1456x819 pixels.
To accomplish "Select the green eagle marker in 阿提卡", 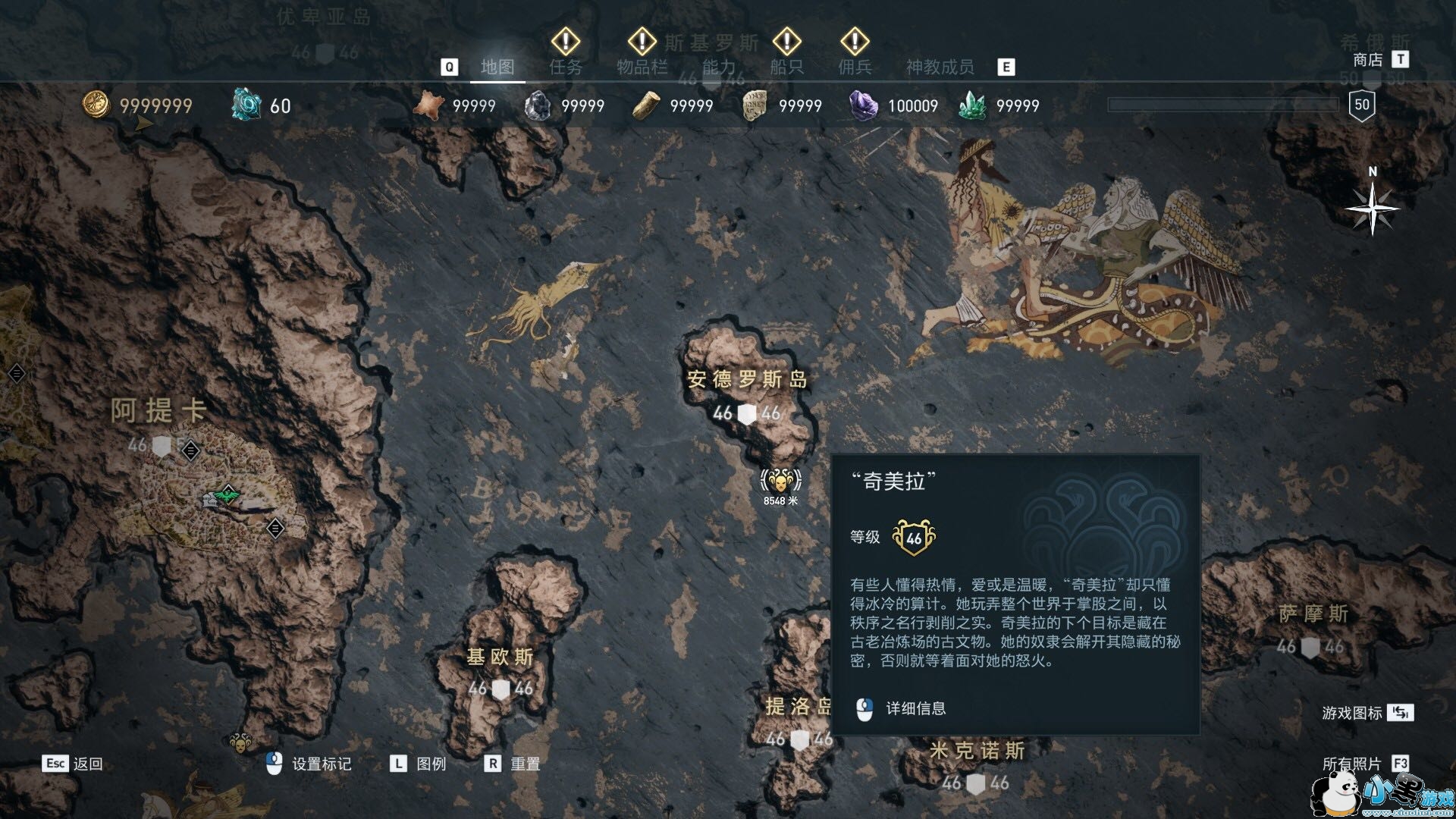I will coord(227,496).
